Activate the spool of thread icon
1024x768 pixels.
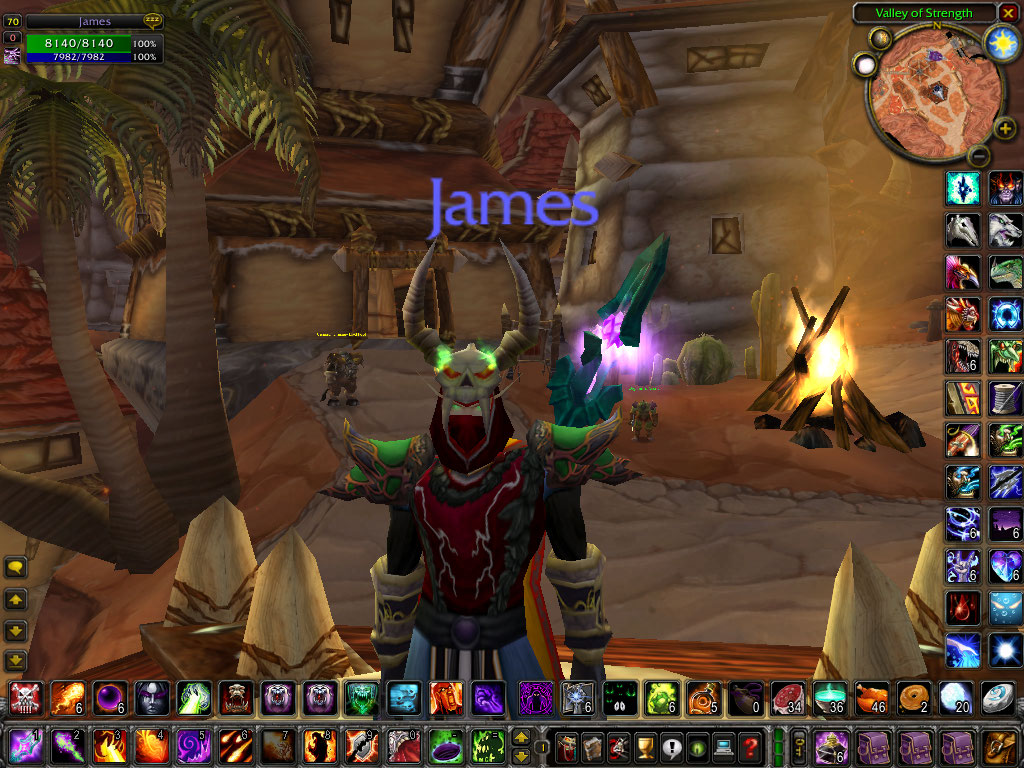1005,397
